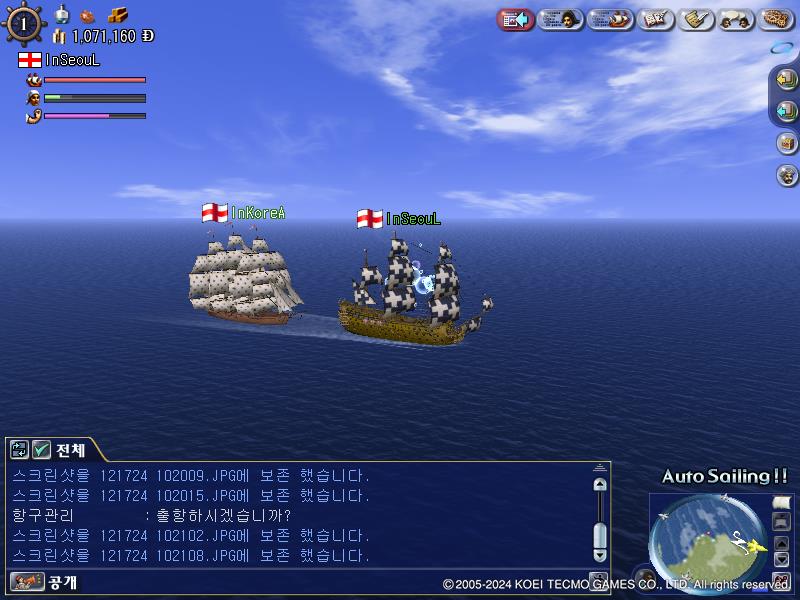The image size is (800, 600).
Task: Click the circular sea minimap
Action: click(707, 530)
